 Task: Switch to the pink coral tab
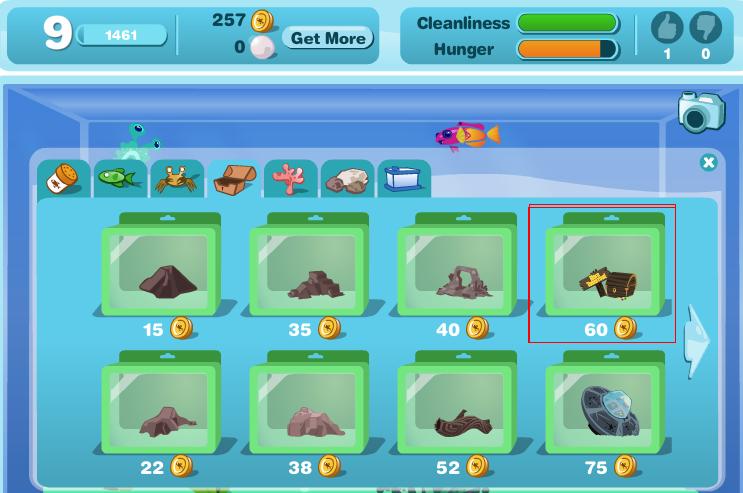coord(291,180)
